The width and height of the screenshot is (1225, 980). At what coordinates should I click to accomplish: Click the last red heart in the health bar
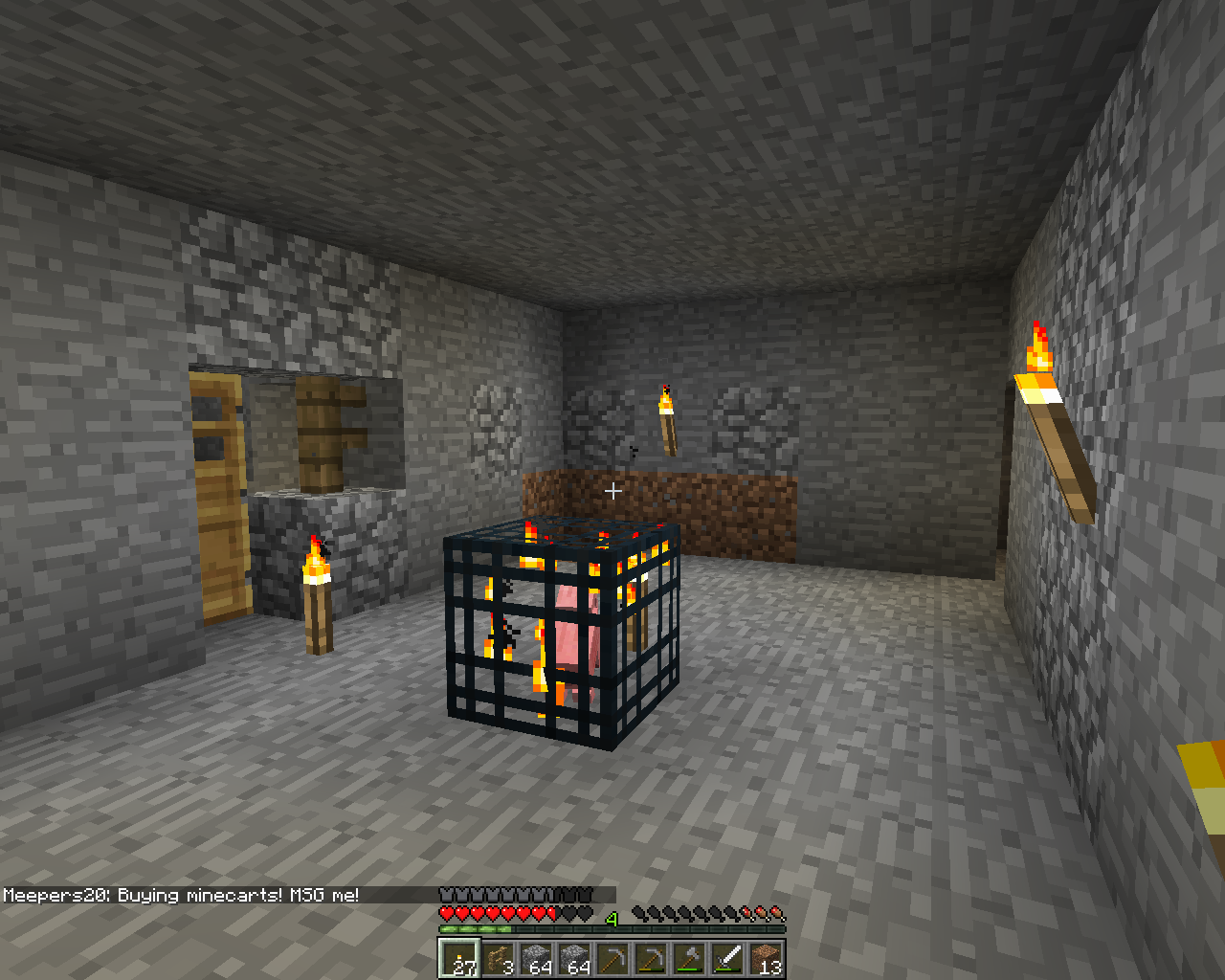point(553,912)
